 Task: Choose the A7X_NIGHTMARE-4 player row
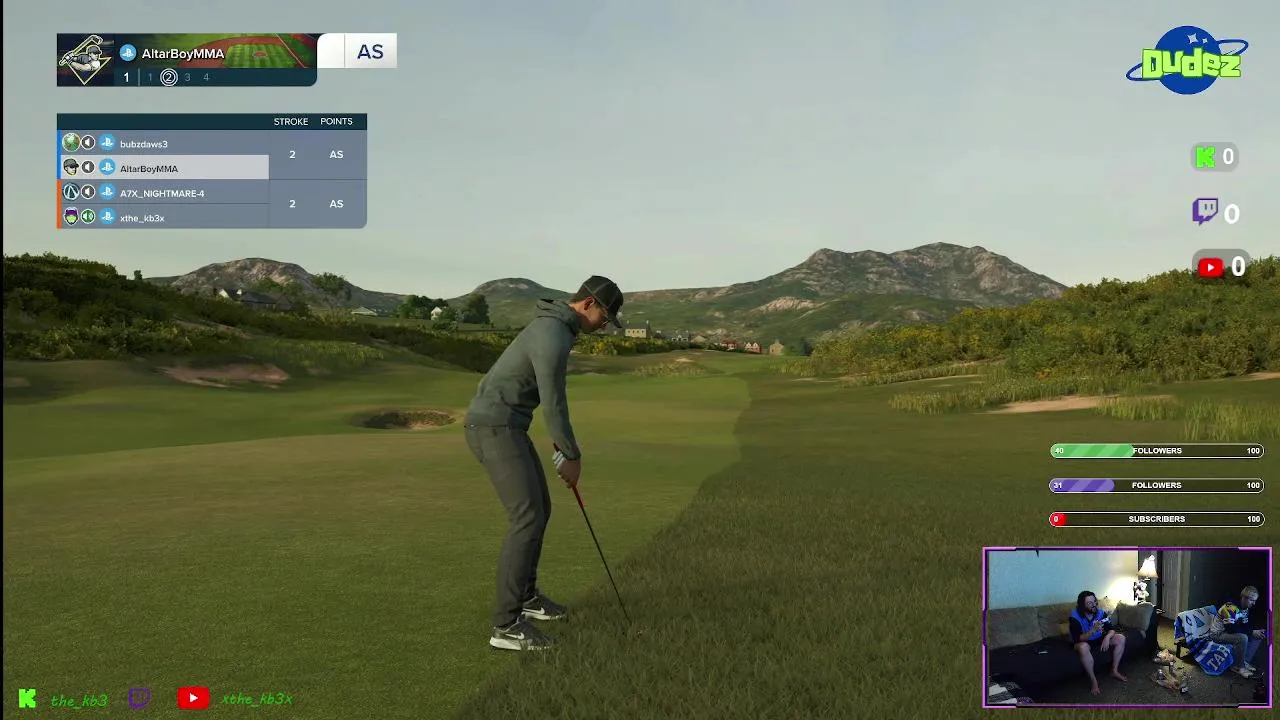(162, 193)
